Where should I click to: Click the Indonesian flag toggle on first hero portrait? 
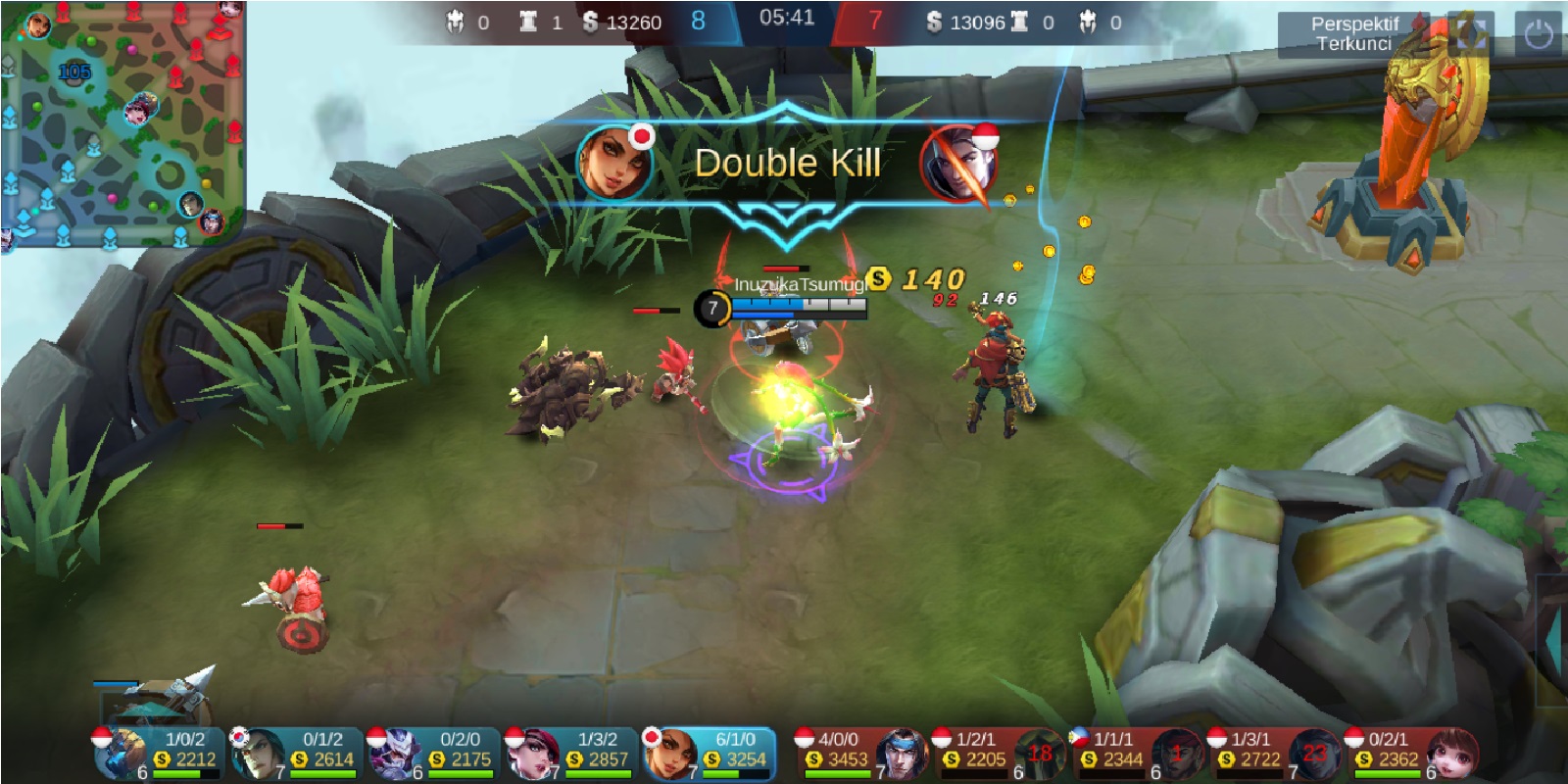[104, 736]
